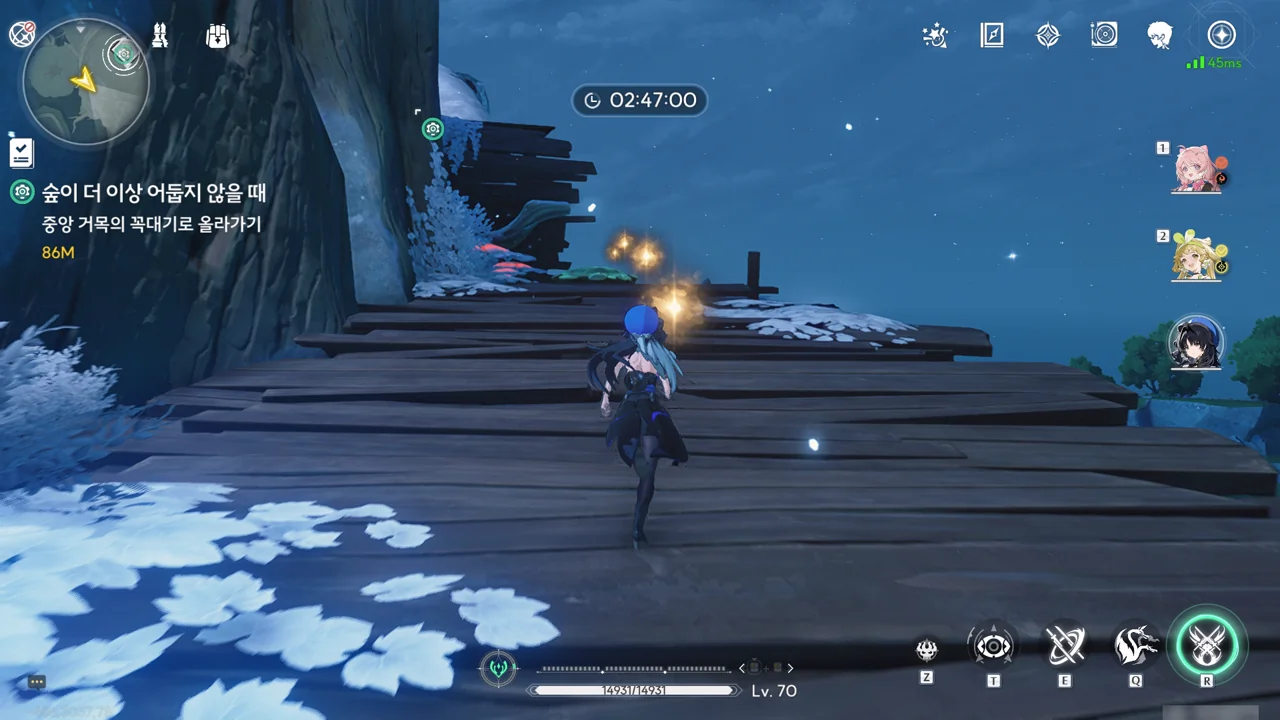Switch to blonde party member two
Viewport: 1280px width, 720px height.
coord(1197,256)
